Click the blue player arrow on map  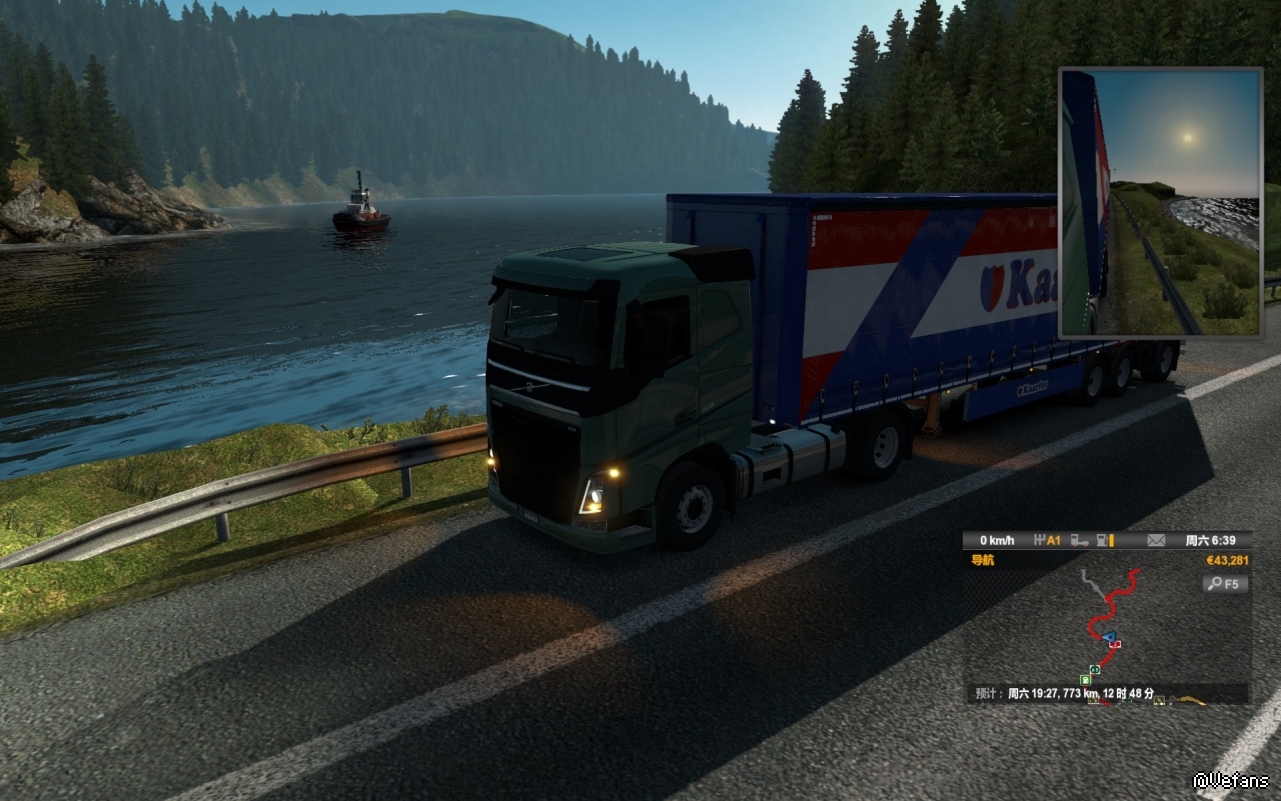(1108, 635)
